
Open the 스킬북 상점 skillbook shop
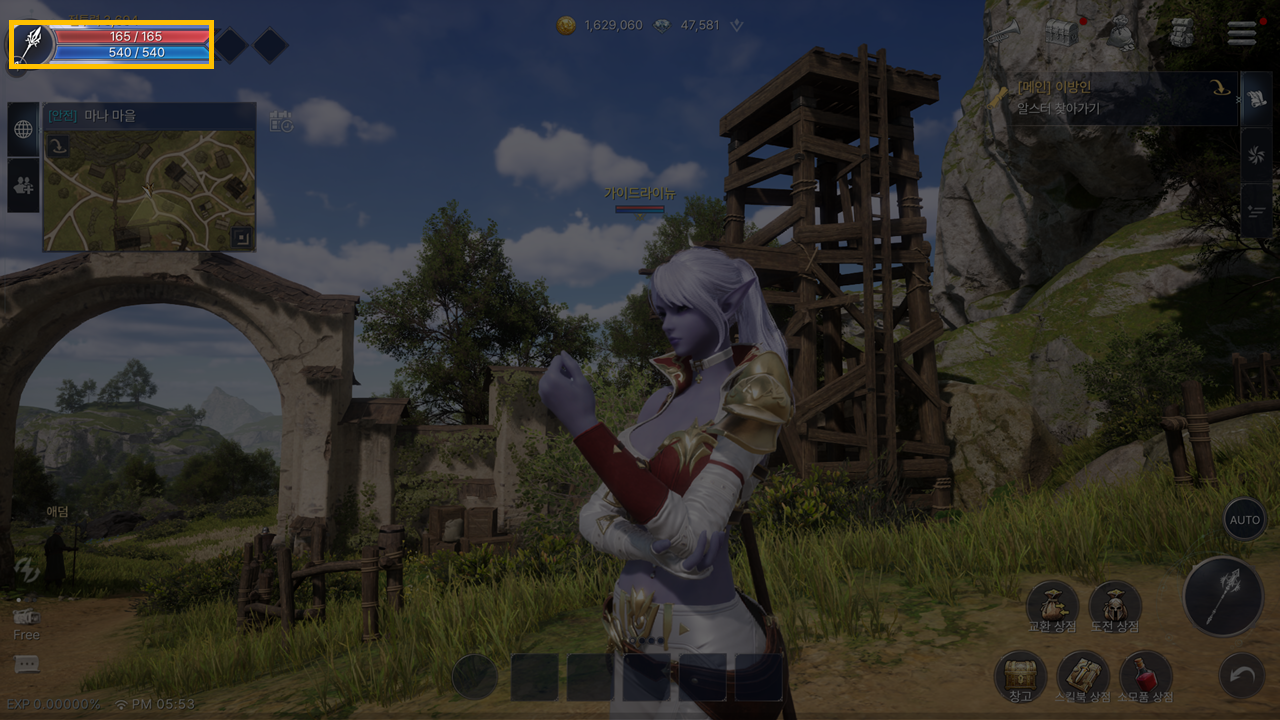click(1083, 676)
